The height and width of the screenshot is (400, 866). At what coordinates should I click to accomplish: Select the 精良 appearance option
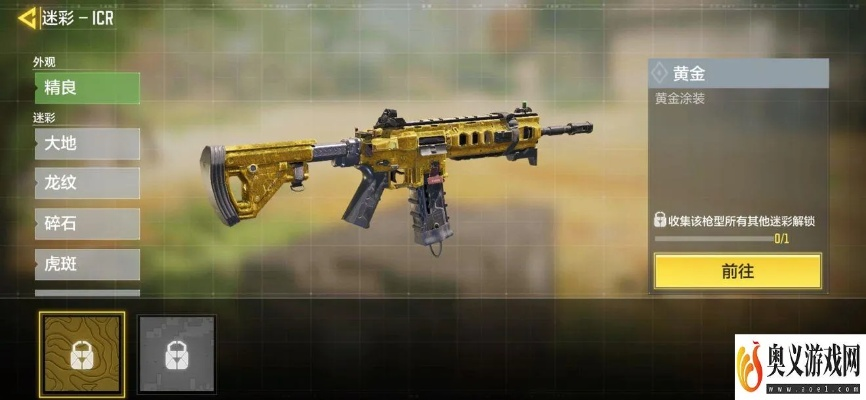pyautogui.click(x=86, y=88)
